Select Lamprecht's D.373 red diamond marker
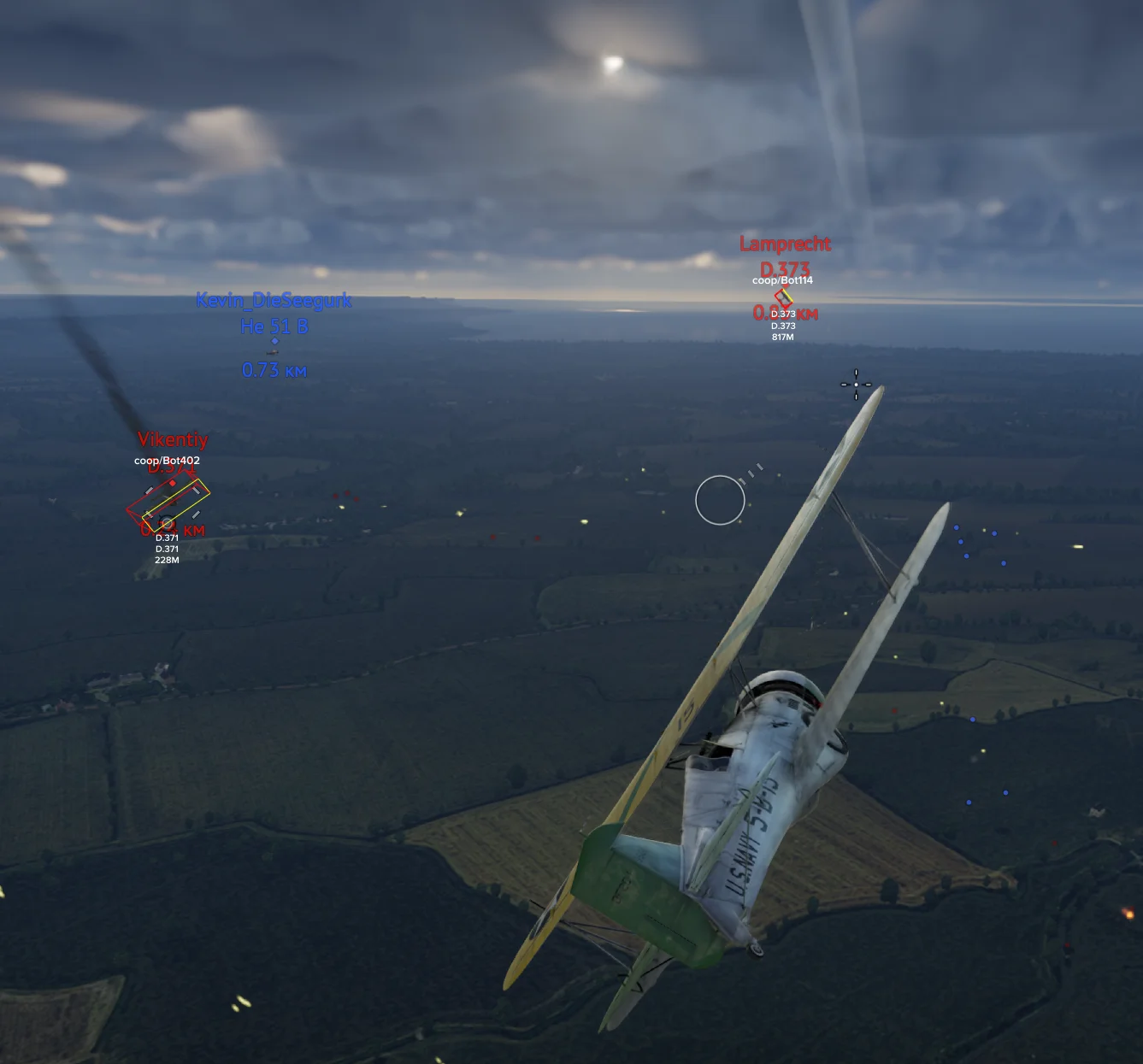The width and height of the screenshot is (1143, 1064). (x=783, y=298)
